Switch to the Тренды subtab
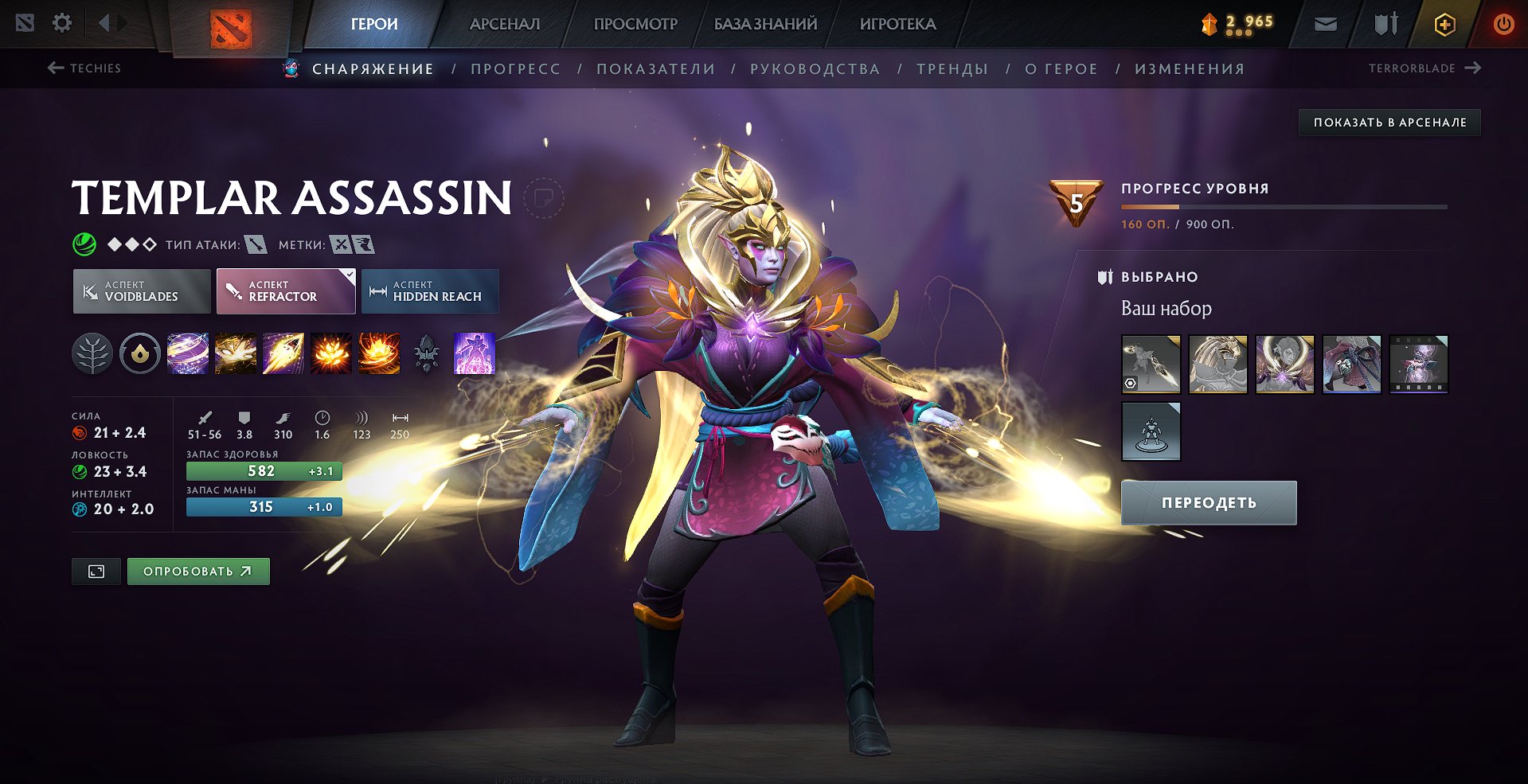 pyautogui.click(x=952, y=69)
